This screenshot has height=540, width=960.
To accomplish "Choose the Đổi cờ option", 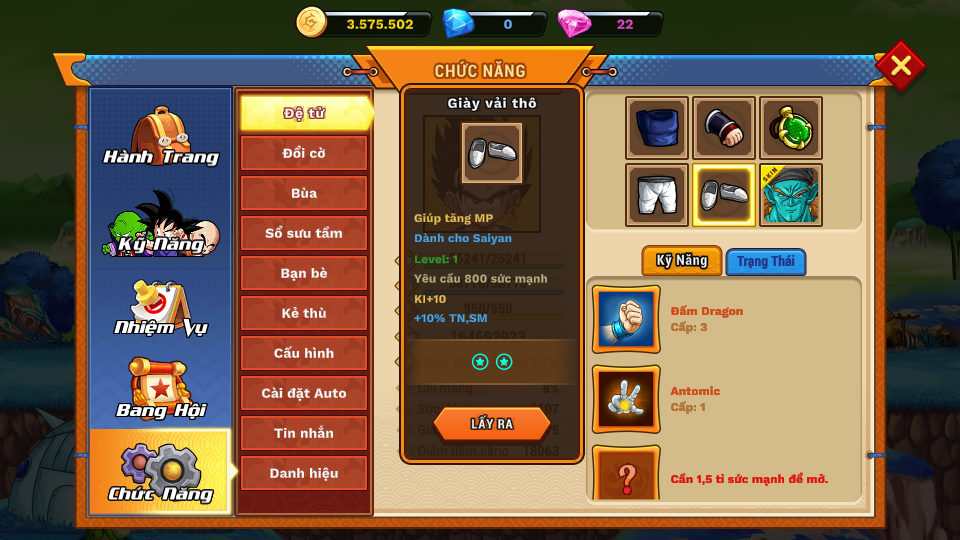I will 304,153.
